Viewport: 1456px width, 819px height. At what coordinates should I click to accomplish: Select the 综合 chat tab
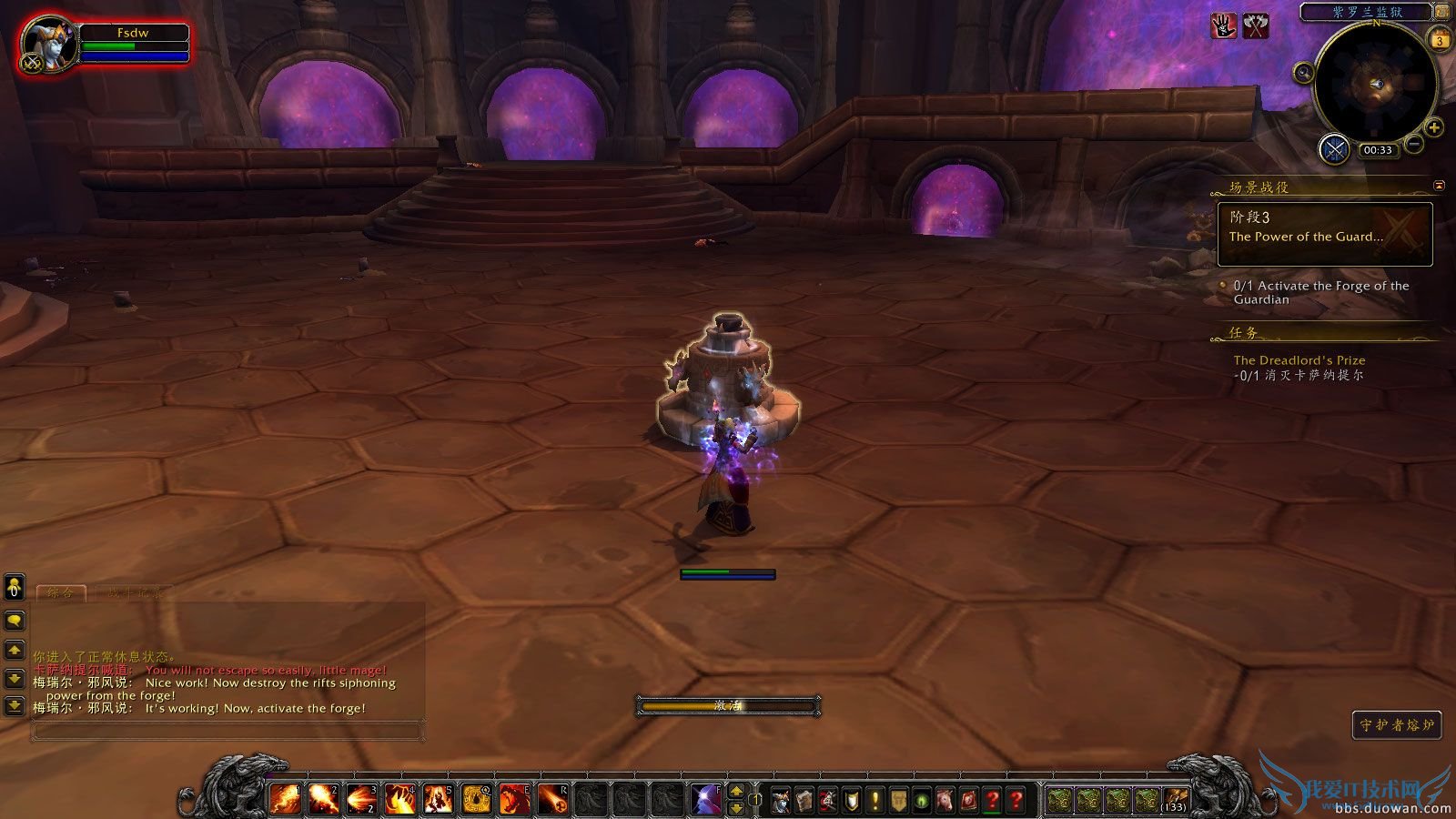pos(60,592)
